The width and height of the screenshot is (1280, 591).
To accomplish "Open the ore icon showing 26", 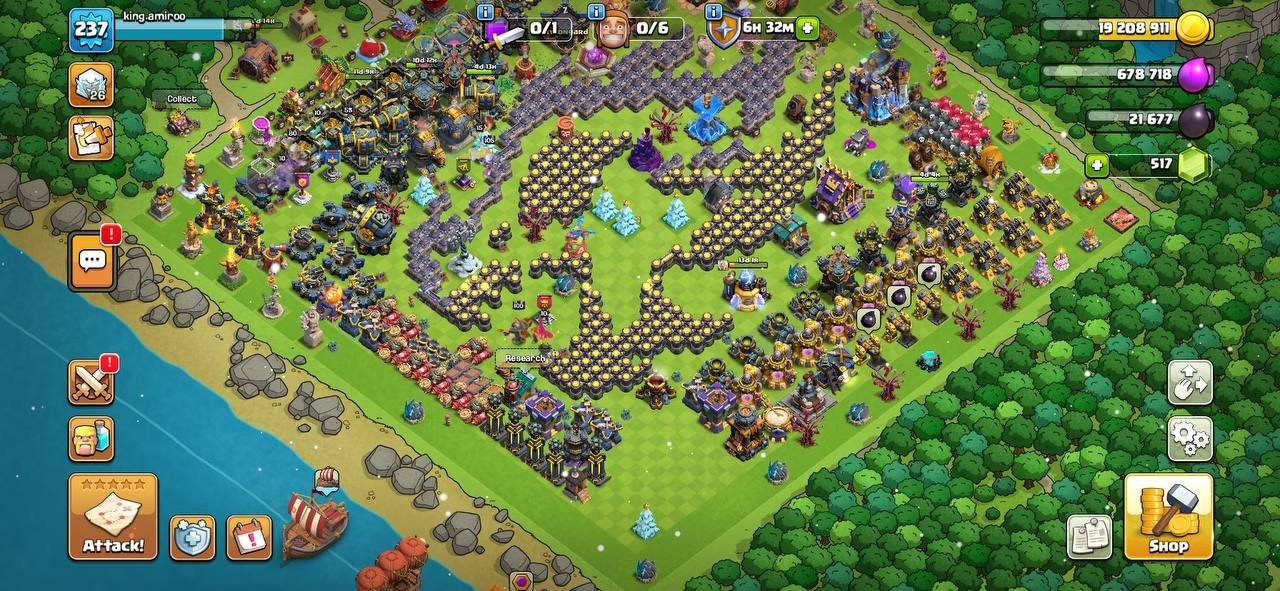I will point(91,84).
